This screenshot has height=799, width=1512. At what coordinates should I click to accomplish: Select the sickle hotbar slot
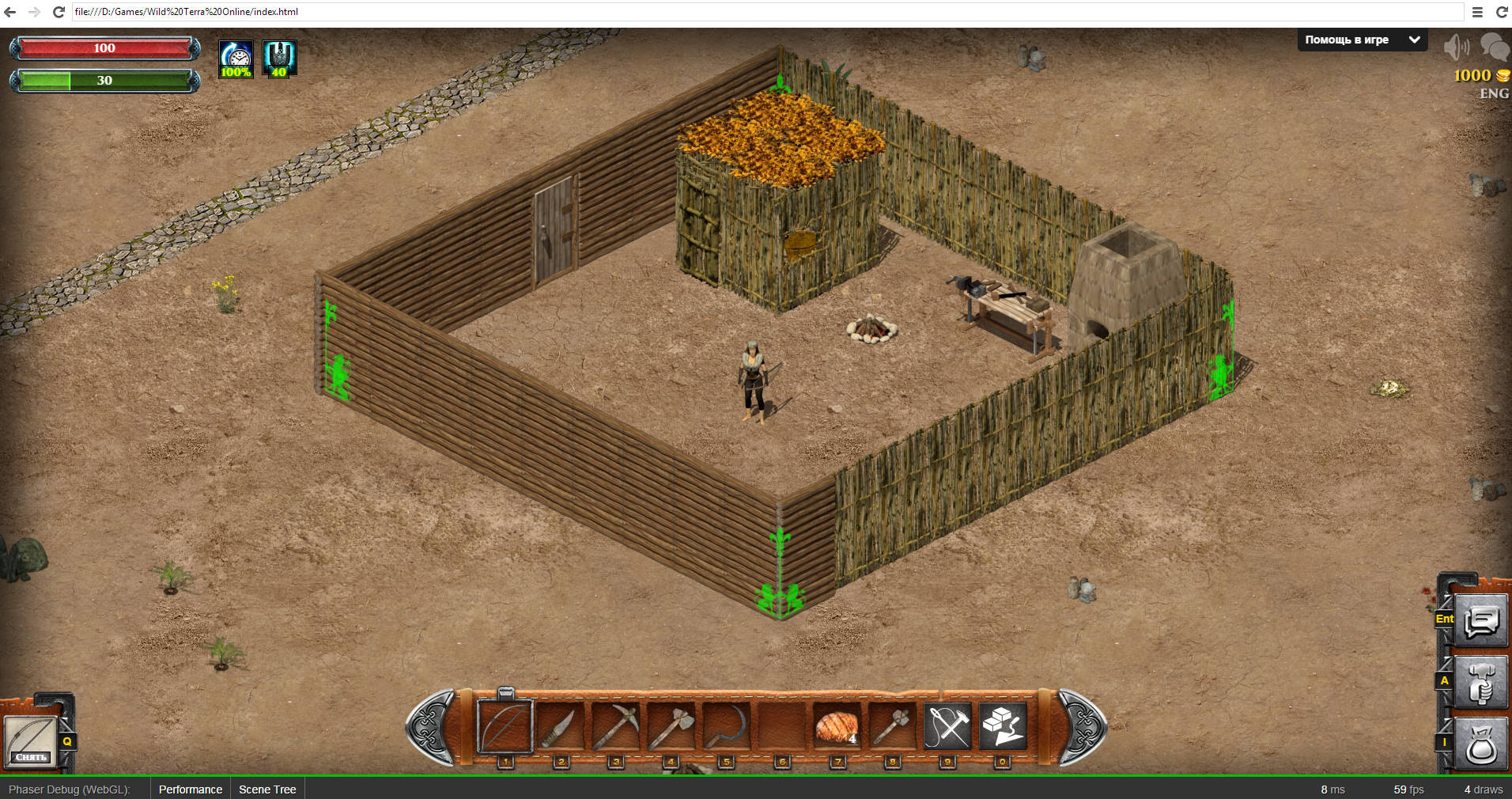726,726
